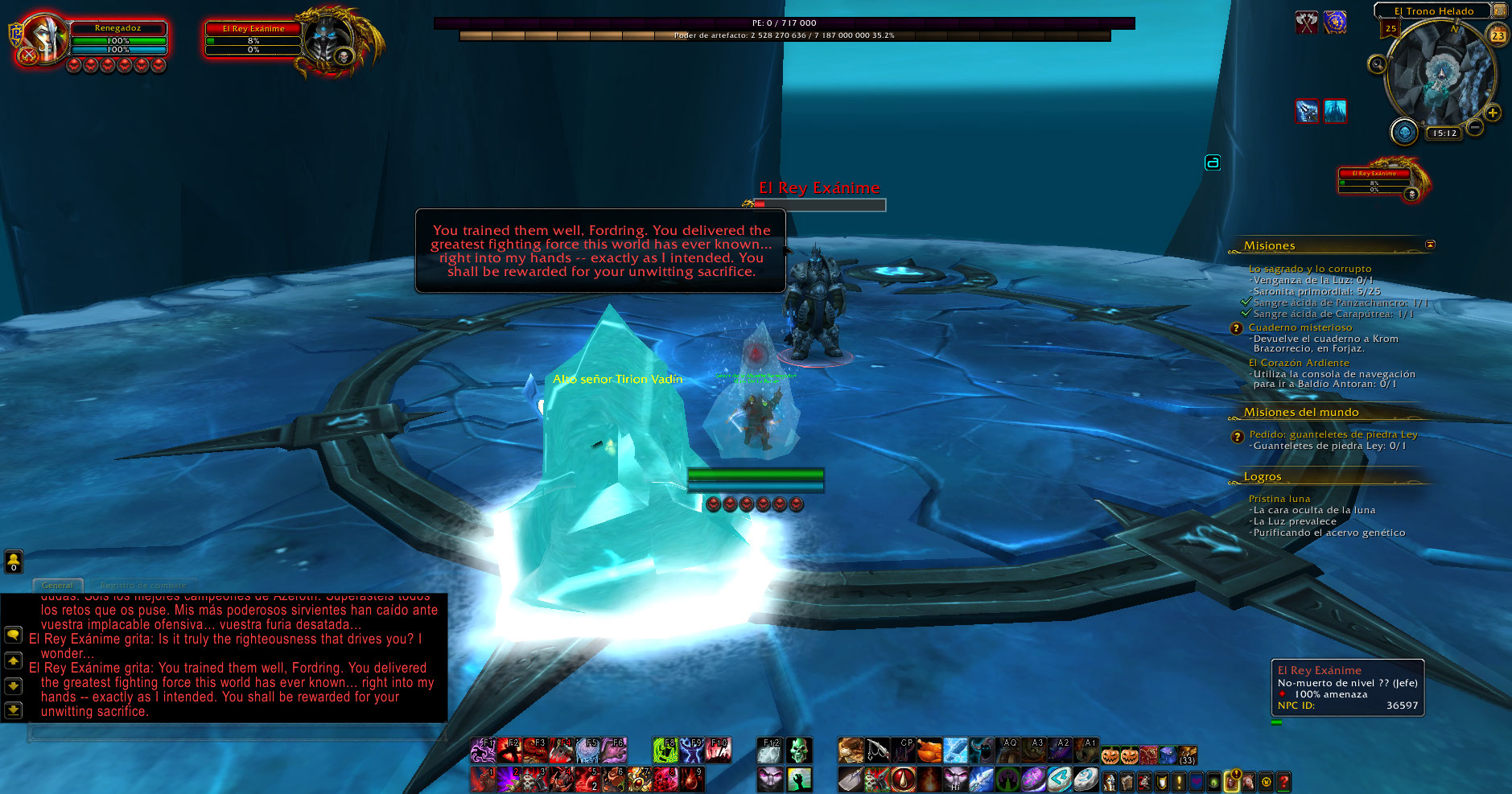Viewport: 1512px width, 794px height.
Task: Select the Prístina luna achievement entry
Action: tap(1279, 499)
